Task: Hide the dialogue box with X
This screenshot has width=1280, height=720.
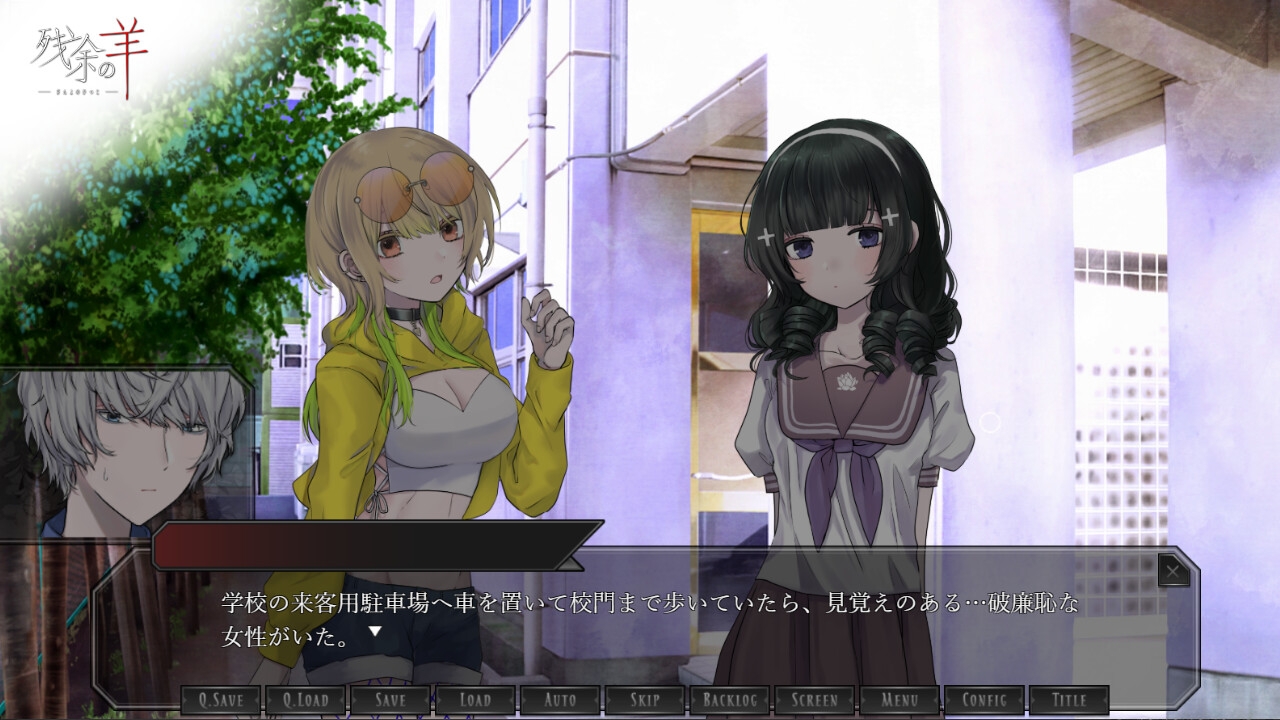Action: click(1173, 571)
